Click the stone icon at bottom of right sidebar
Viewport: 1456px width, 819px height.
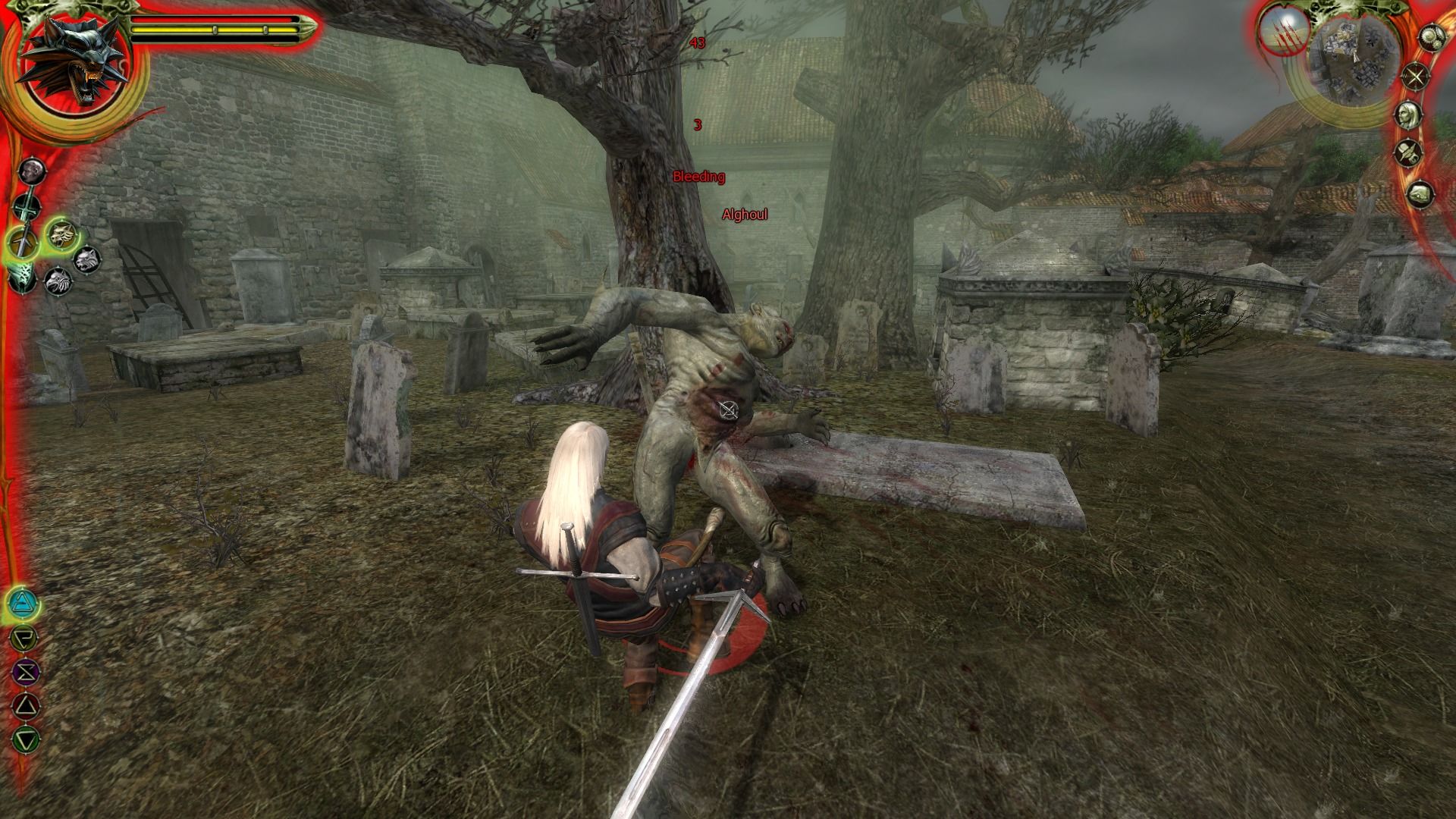point(1419,192)
